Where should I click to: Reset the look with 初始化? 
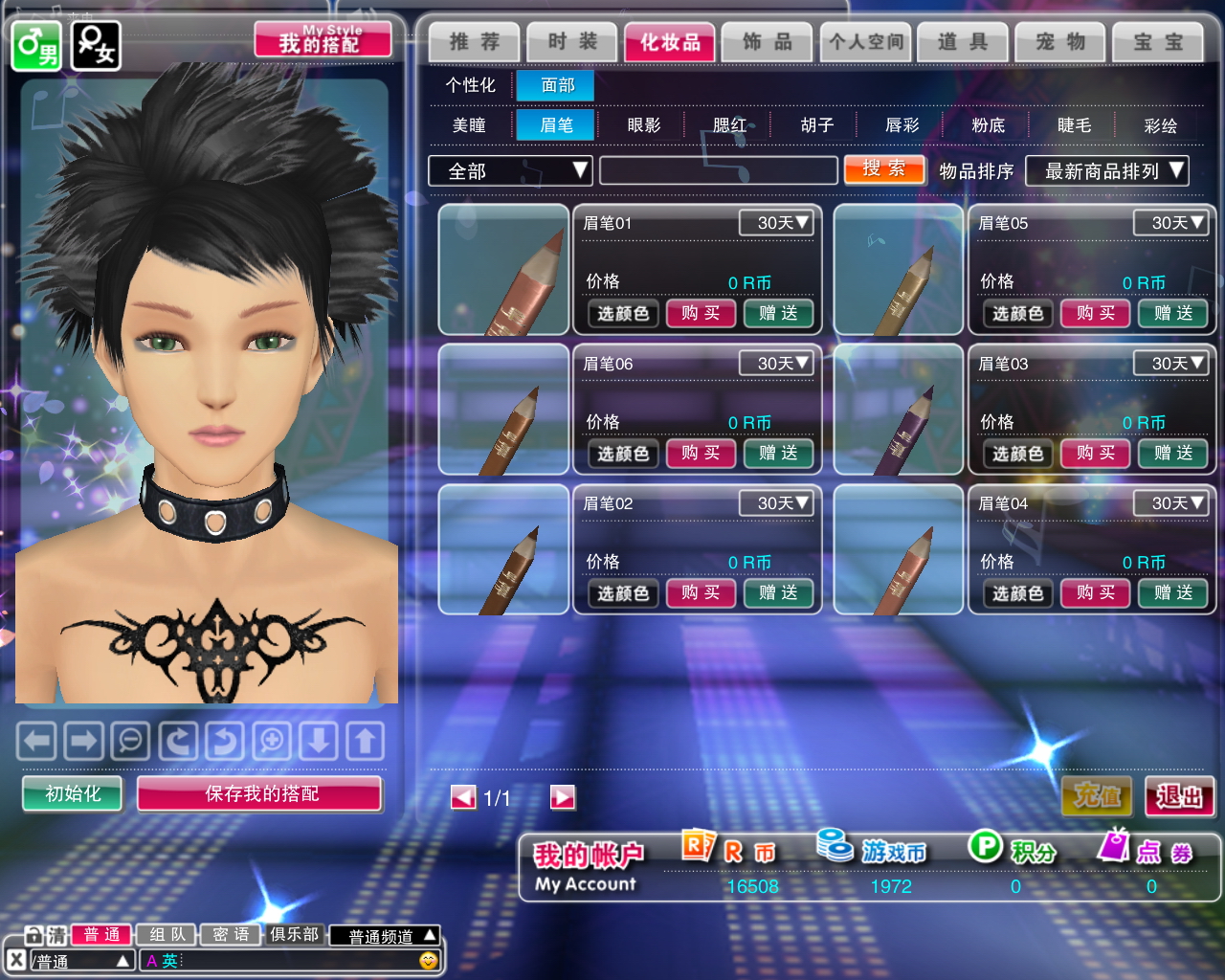coord(73,793)
